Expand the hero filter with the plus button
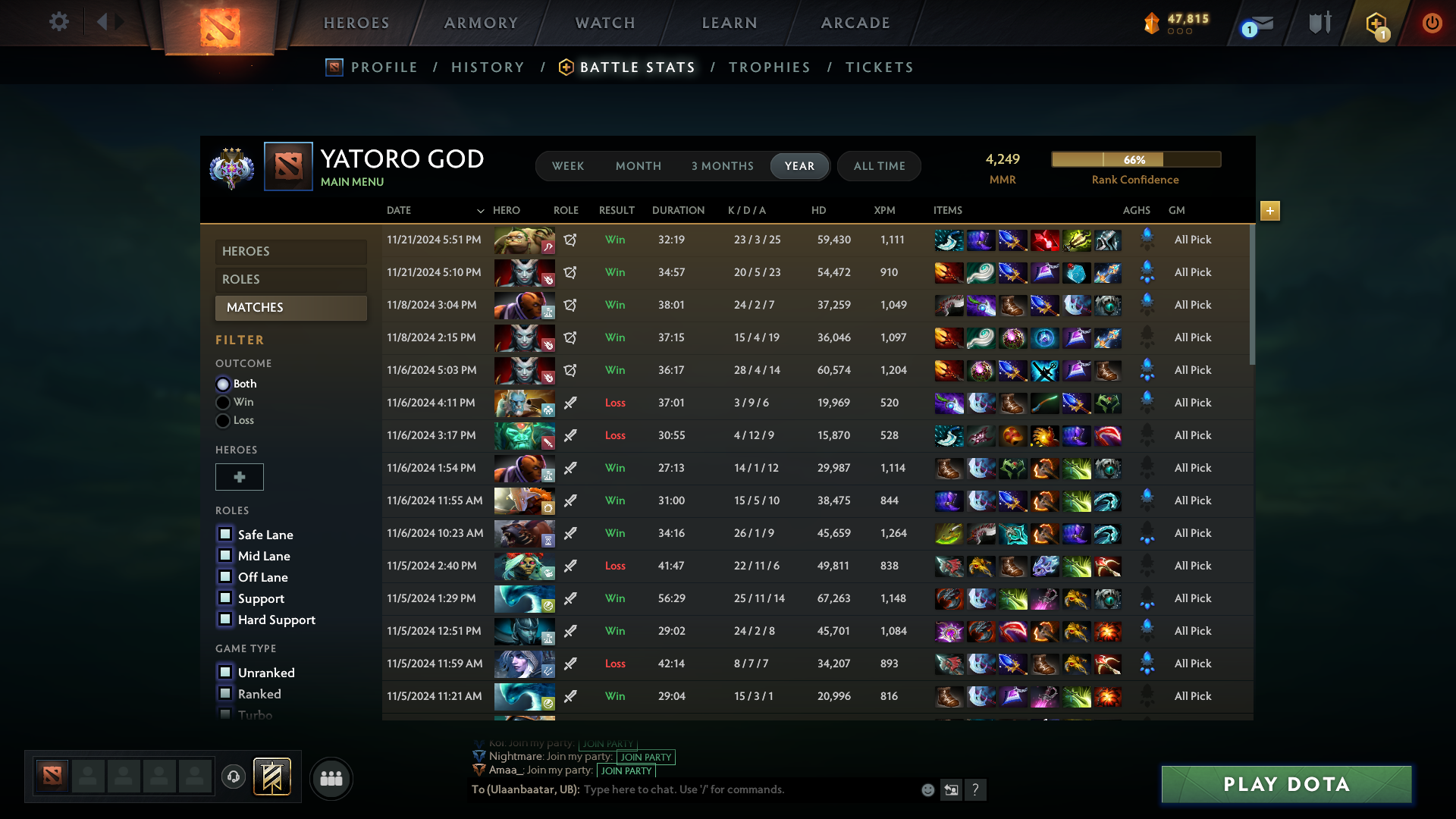 [240, 477]
